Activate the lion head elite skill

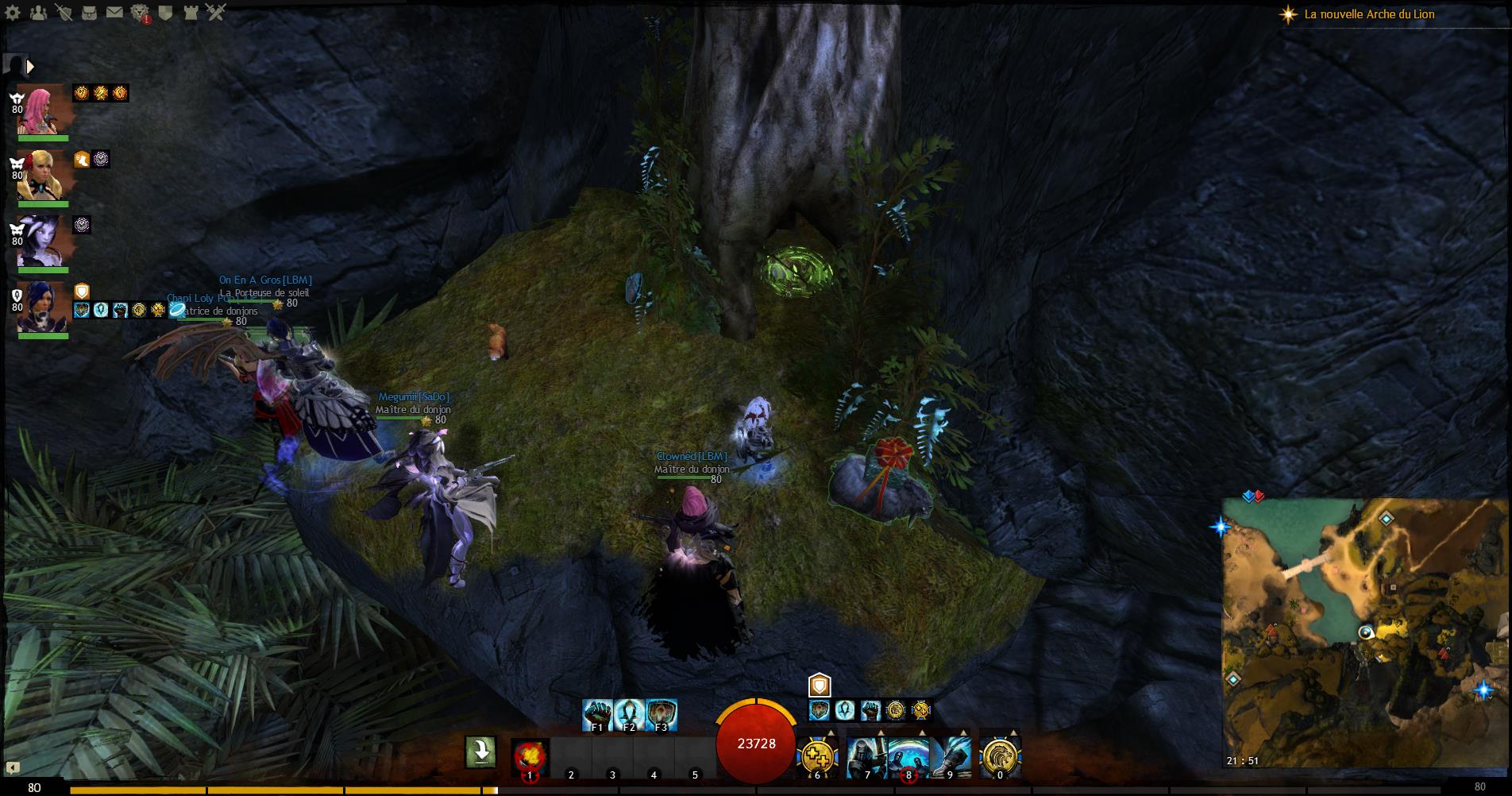click(1000, 755)
